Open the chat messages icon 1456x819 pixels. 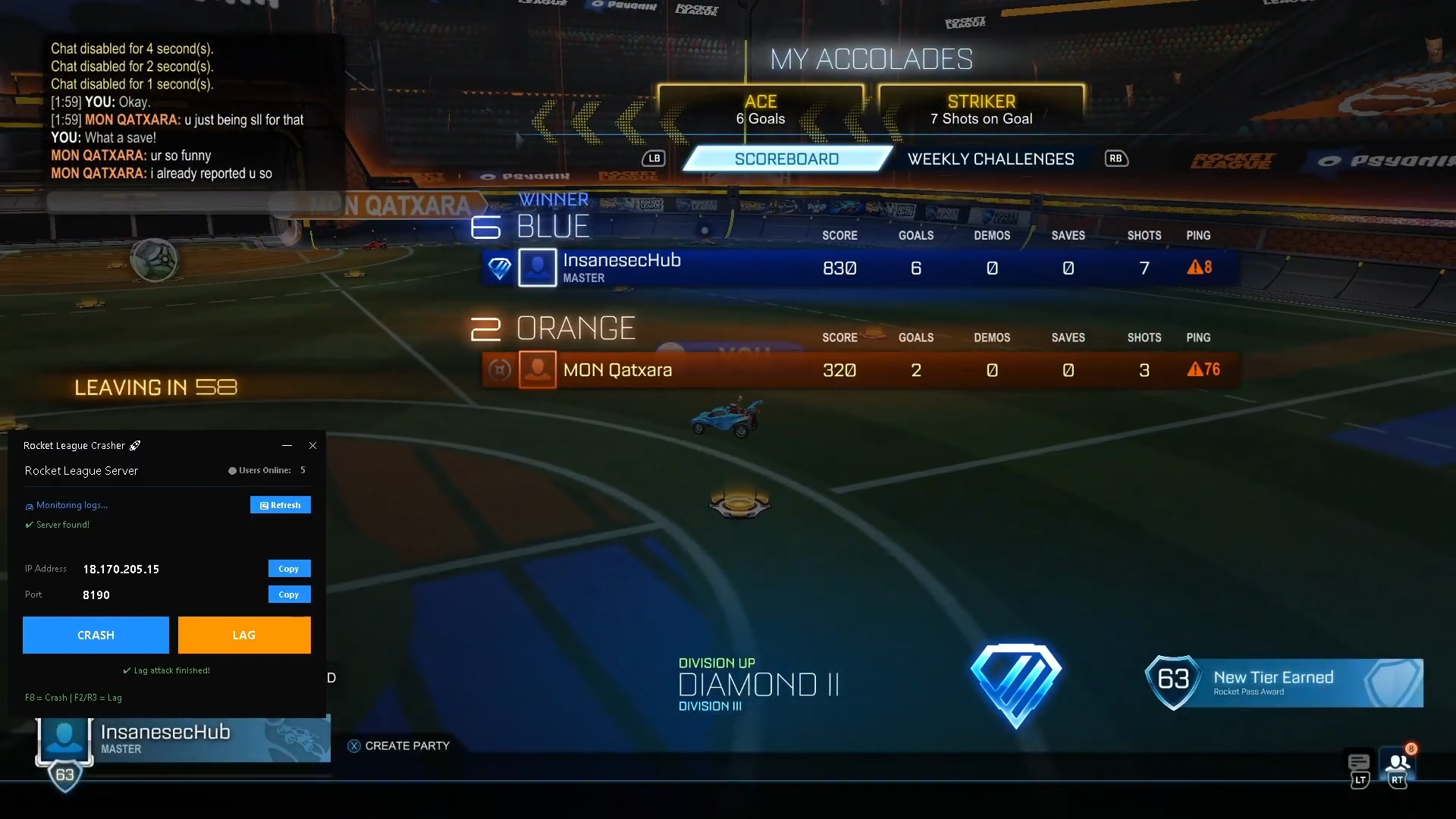[x=1358, y=763]
